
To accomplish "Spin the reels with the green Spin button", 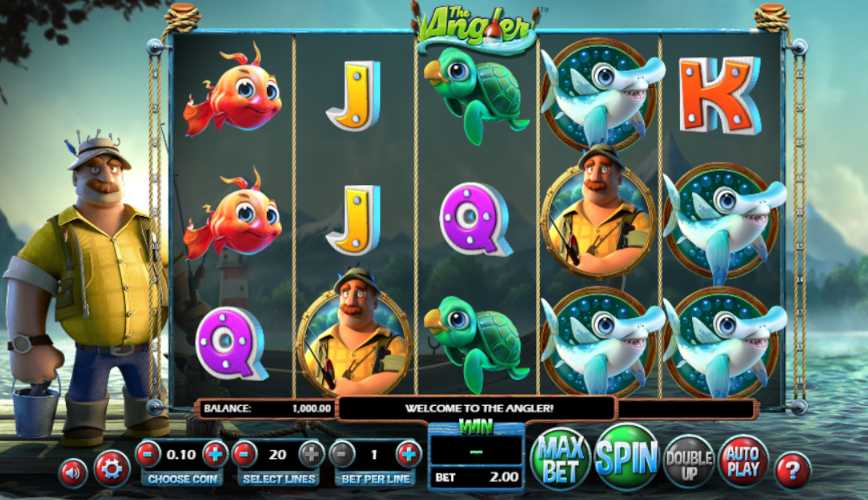I will point(626,458).
